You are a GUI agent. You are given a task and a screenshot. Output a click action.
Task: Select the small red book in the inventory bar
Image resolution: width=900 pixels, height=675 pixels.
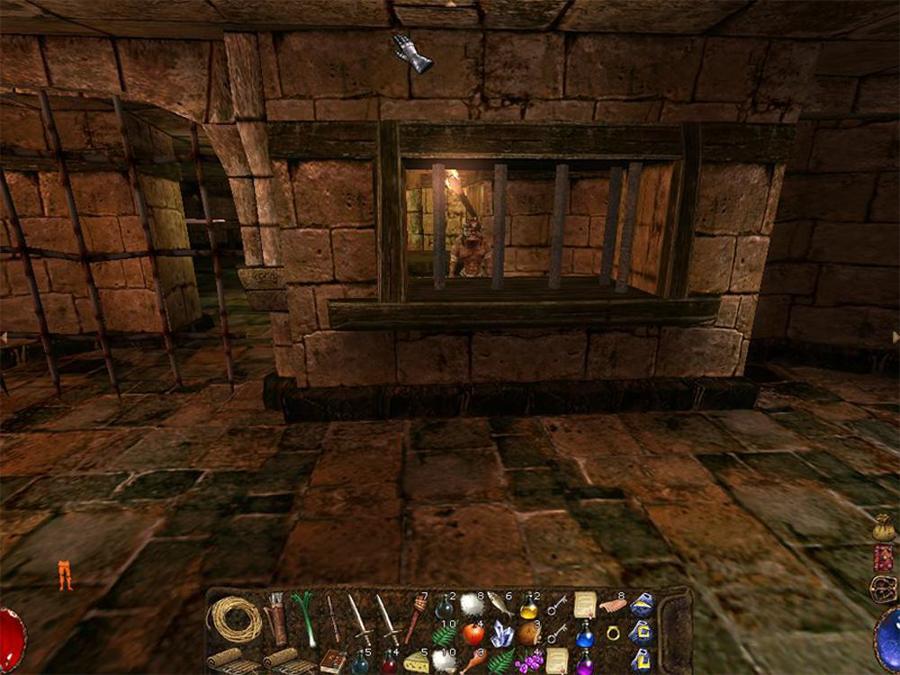coord(333,661)
